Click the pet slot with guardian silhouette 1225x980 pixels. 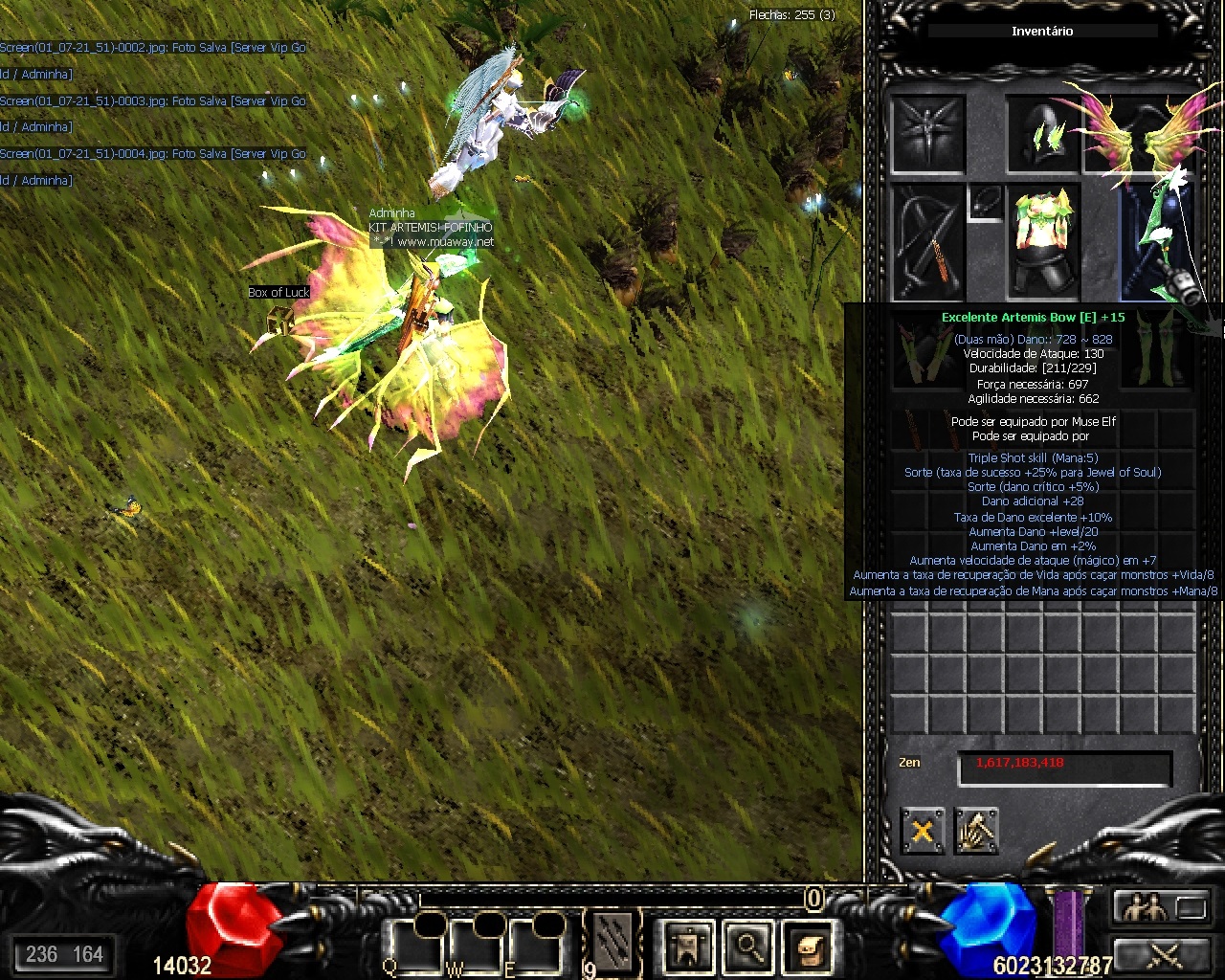[927, 134]
